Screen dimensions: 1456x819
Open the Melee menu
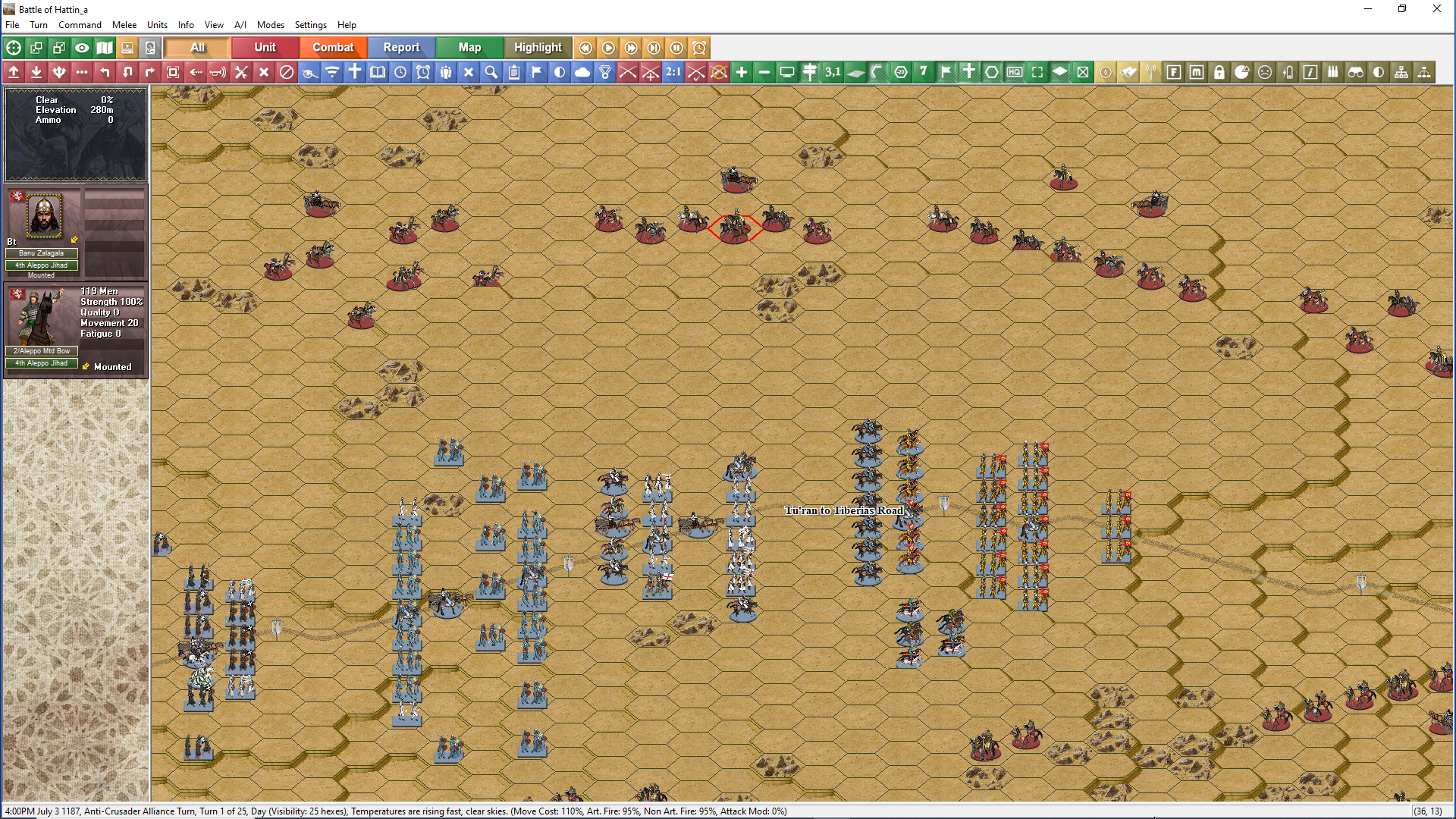click(x=124, y=25)
